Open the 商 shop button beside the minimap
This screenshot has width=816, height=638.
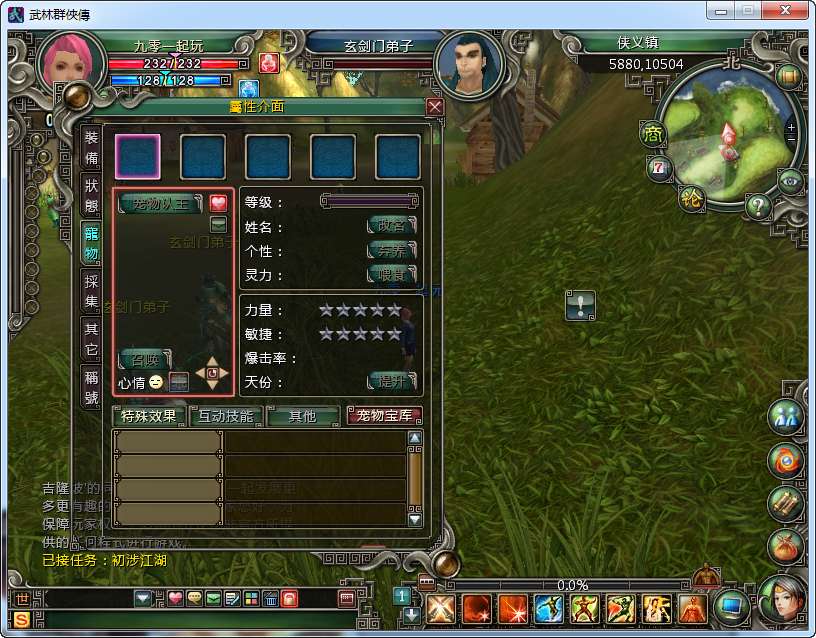pos(653,133)
